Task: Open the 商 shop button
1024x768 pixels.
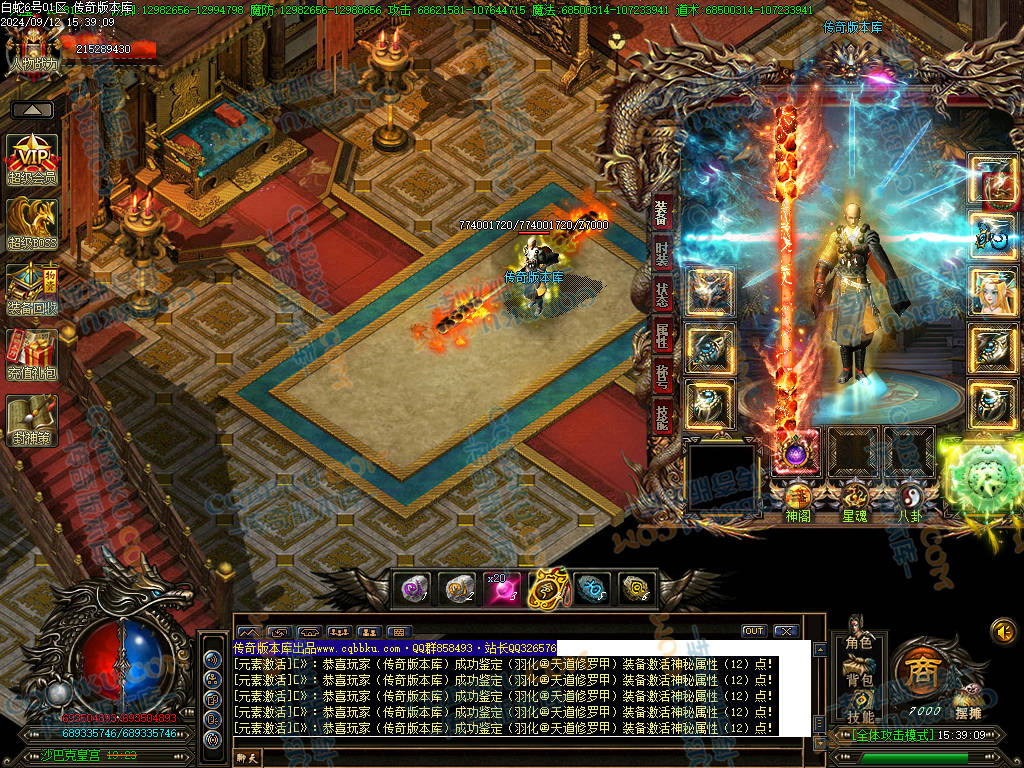Action: point(921,672)
